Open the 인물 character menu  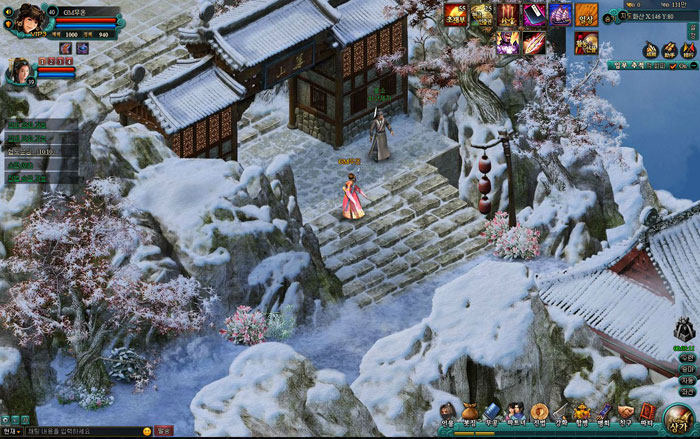(x=447, y=412)
